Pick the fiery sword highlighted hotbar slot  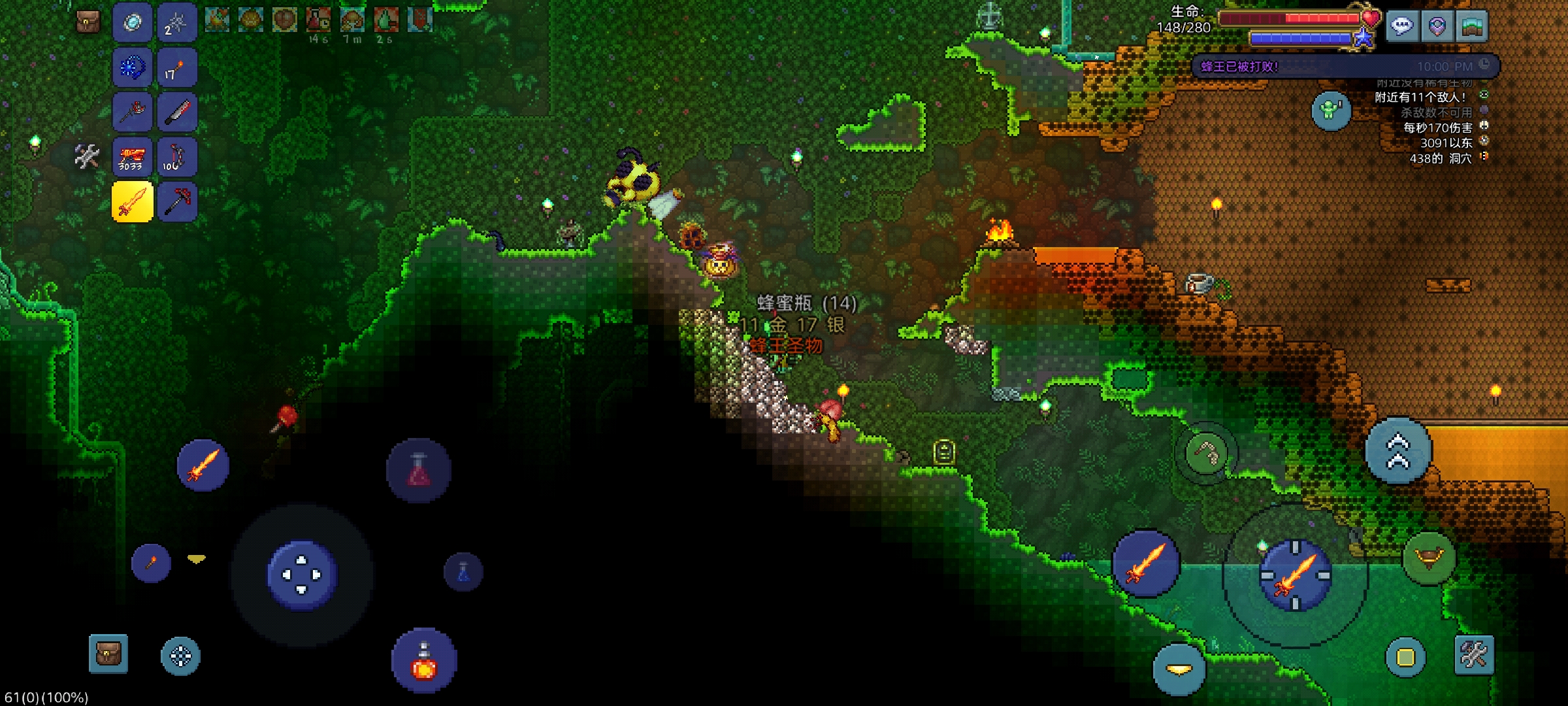(x=133, y=201)
